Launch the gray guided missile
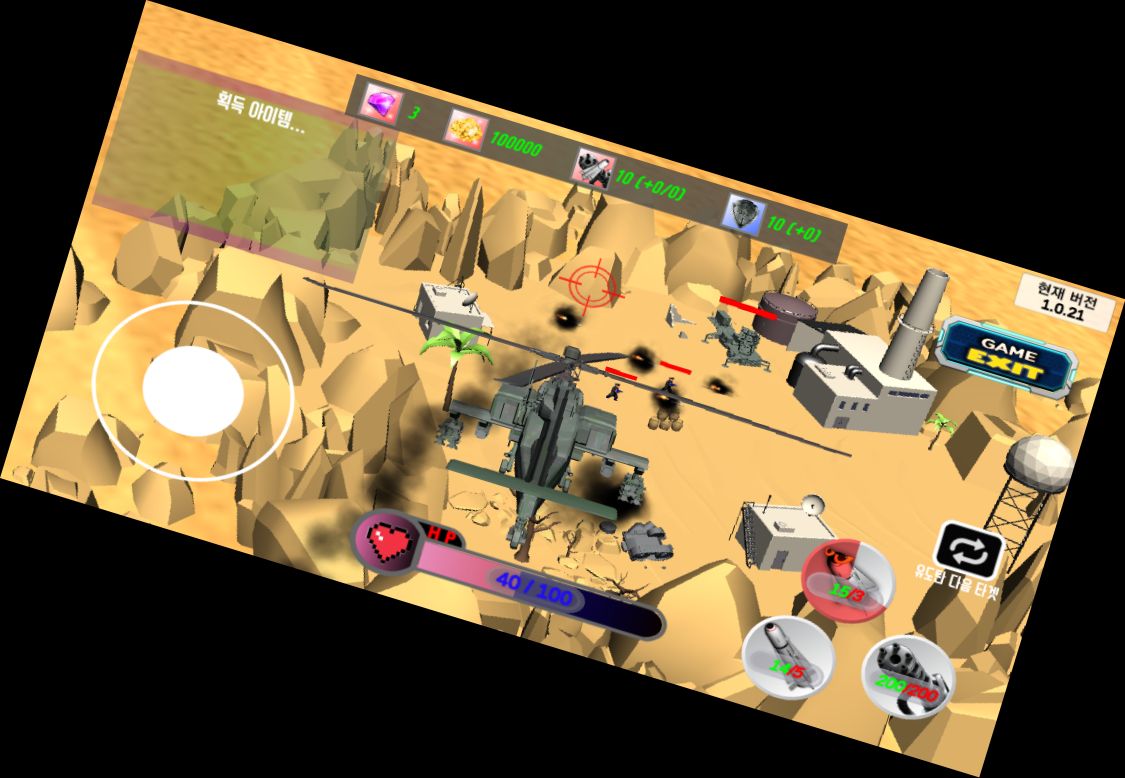 788,656
